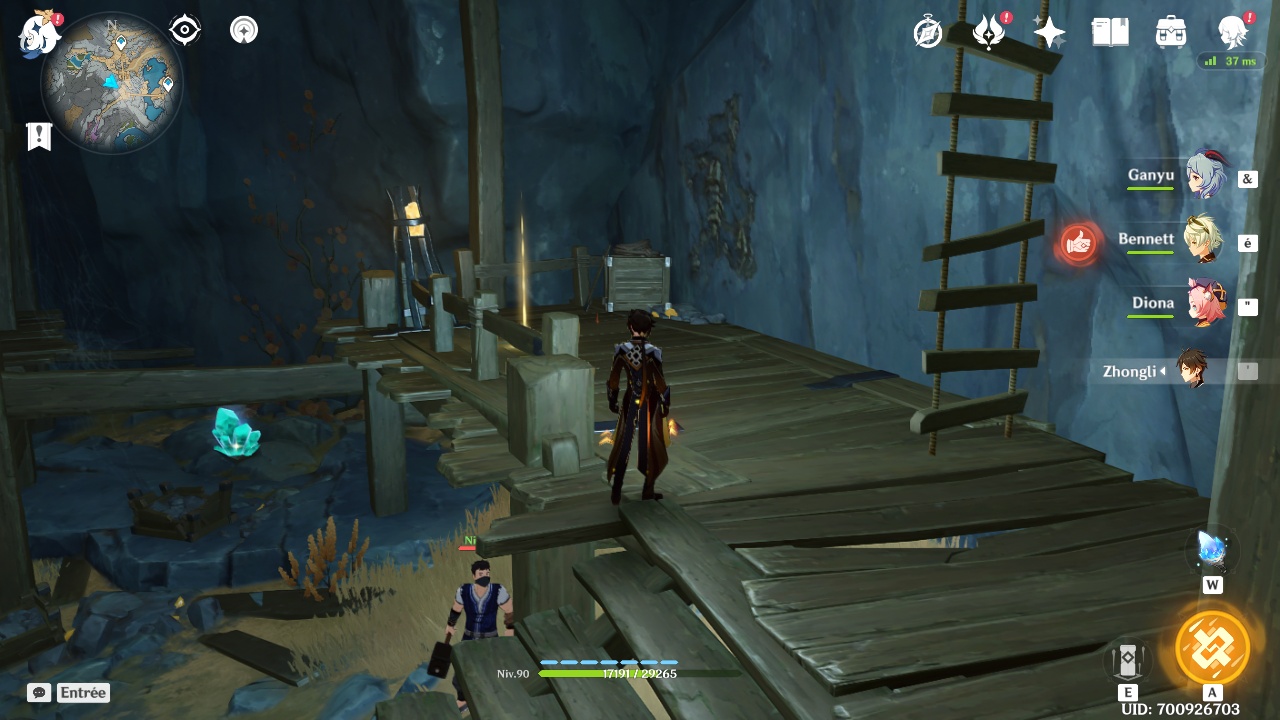The height and width of the screenshot is (720, 1280).
Task: Open the compass Events icon
Action: coord(928,33)
